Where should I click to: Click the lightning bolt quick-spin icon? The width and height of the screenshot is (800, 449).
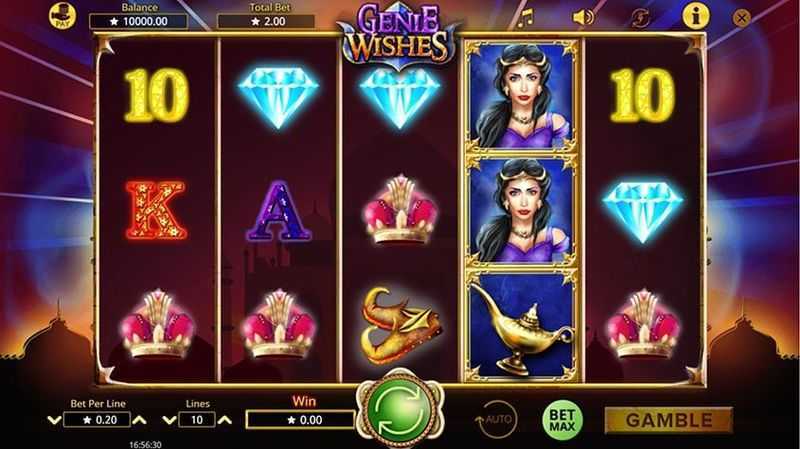point(641,17)
